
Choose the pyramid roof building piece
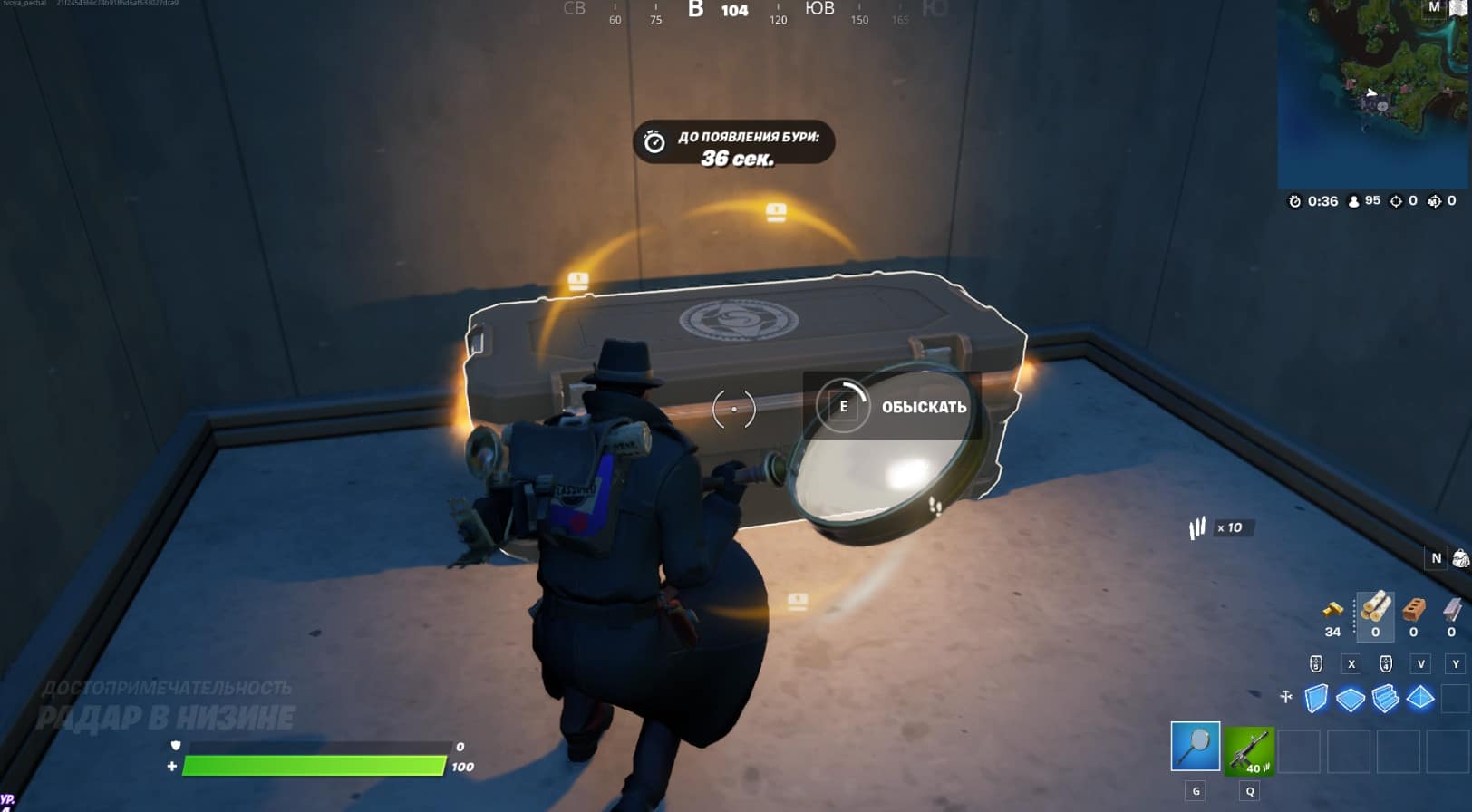[1420, 698]
